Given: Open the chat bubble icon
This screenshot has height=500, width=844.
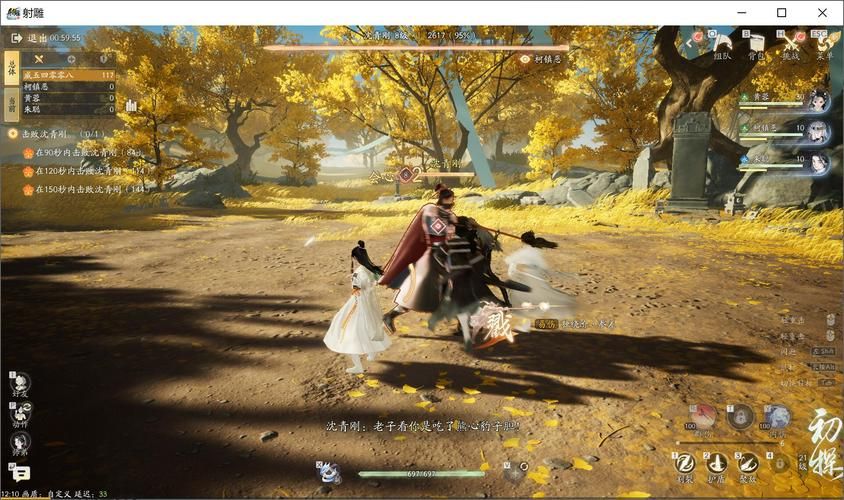Looking at the screenshot, I should 20,474.
